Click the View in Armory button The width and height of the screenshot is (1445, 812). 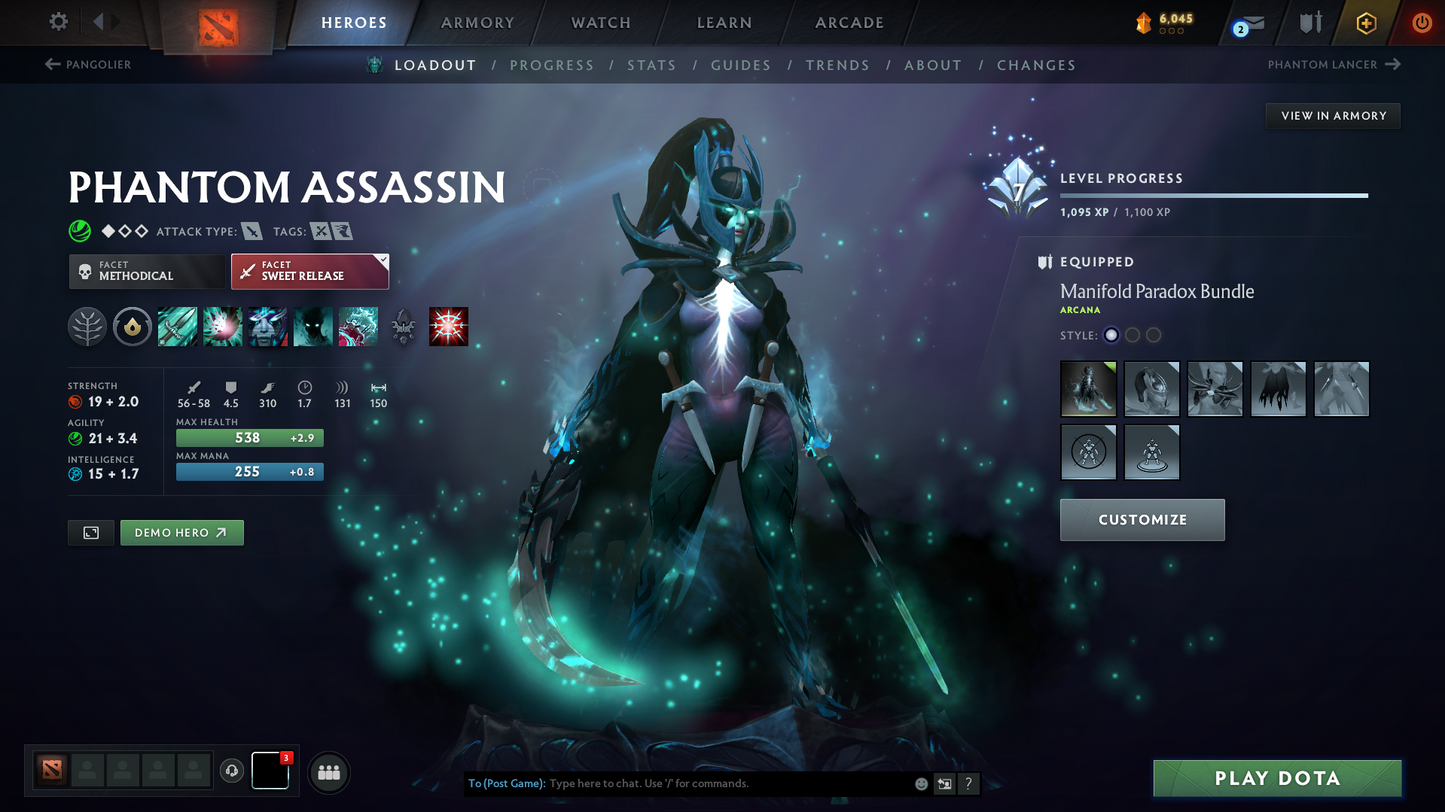click(x=1333, y=116)
